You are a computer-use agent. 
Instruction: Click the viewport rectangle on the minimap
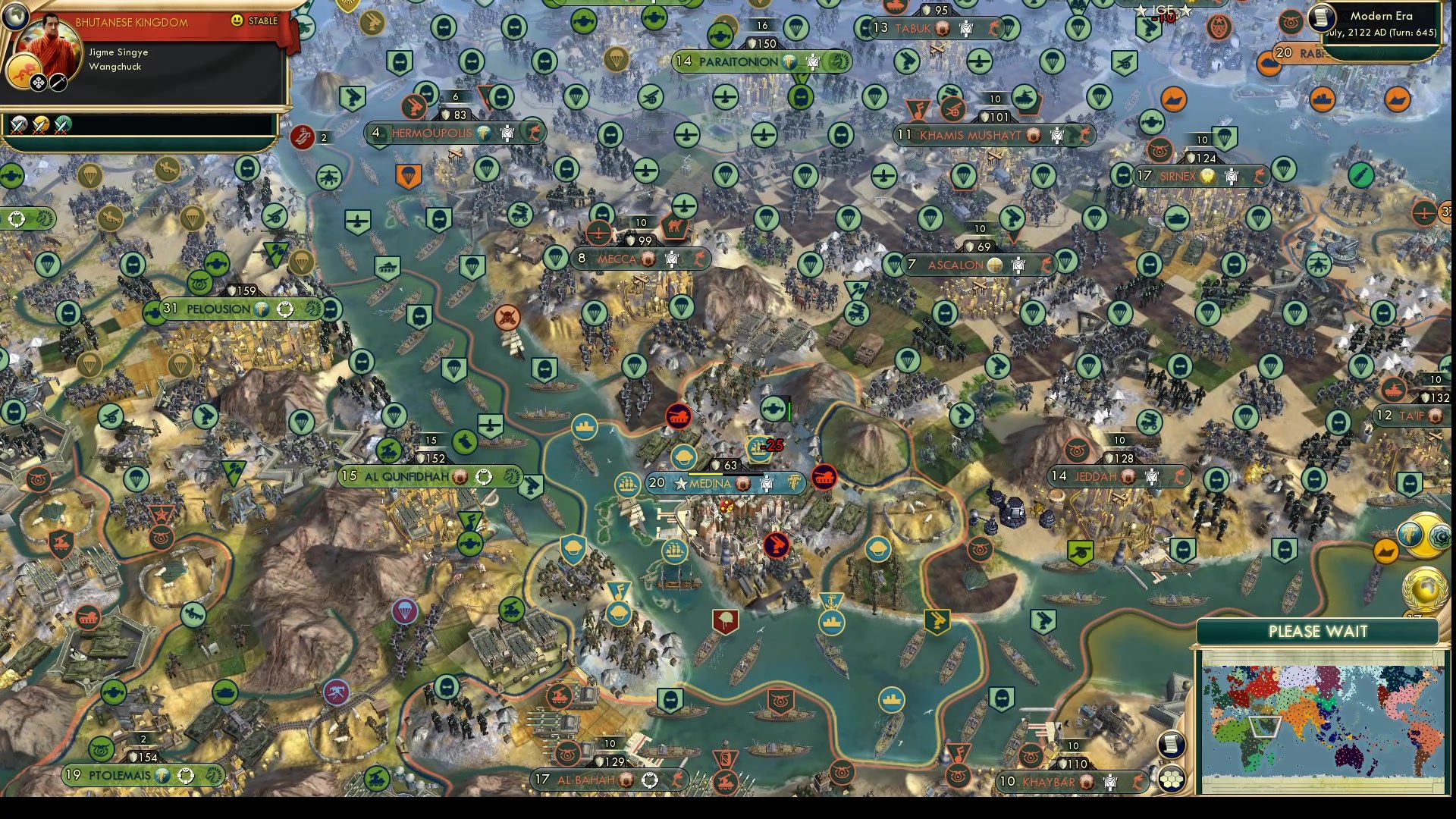coord(1265,726)
